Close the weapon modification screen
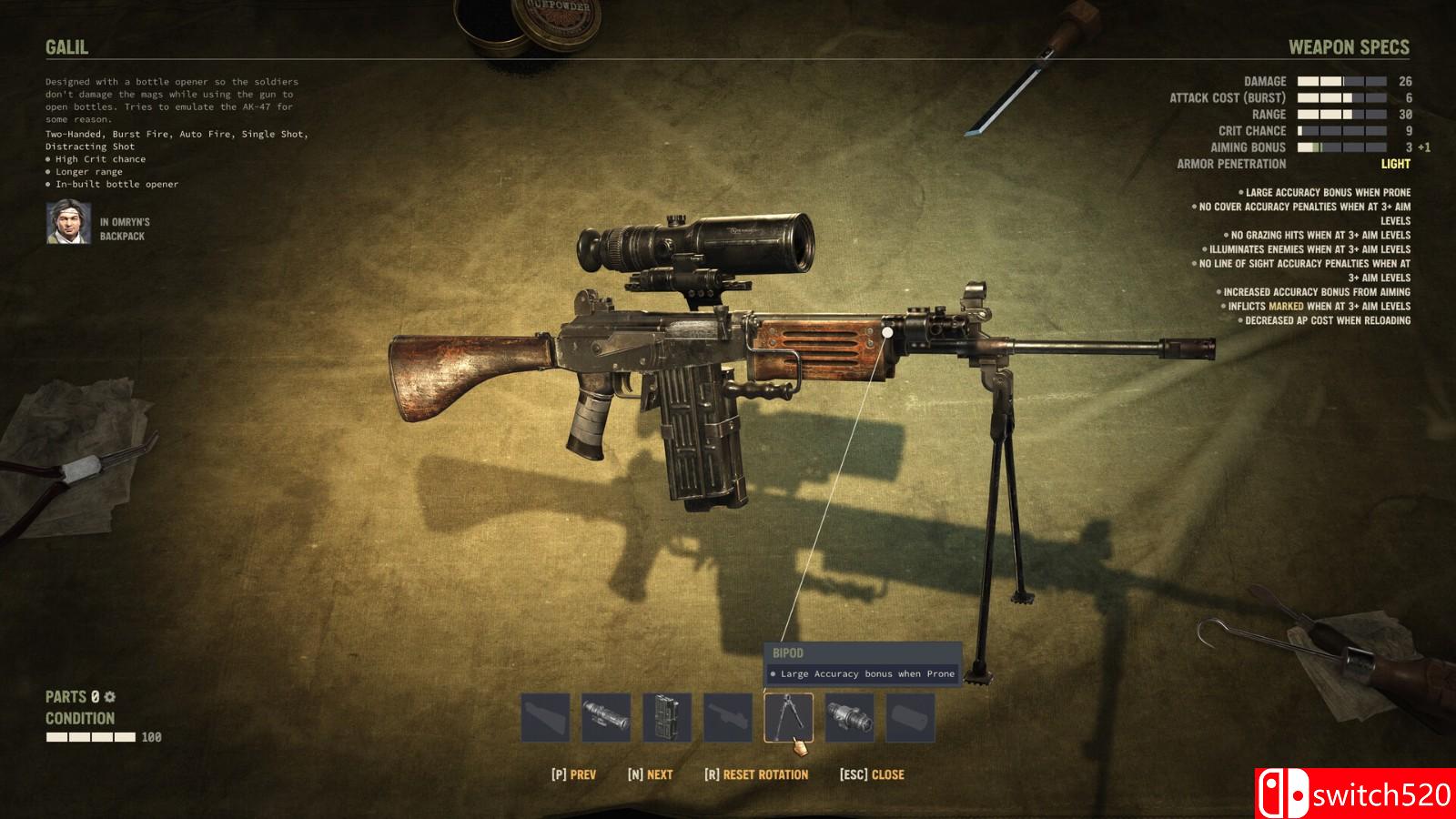1456x819 pixels. (872, 774)
